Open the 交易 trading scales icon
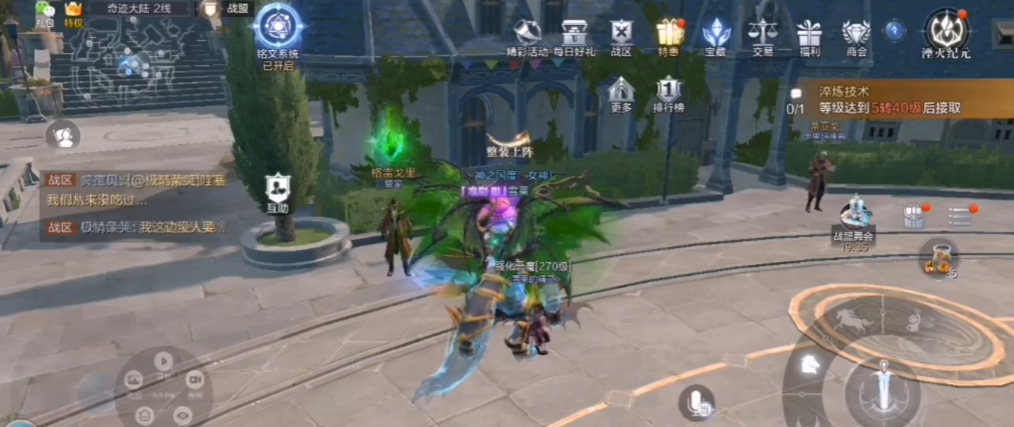Image resolution: width=1014 pixels, height=427 pixels. (x=763, y=35)
